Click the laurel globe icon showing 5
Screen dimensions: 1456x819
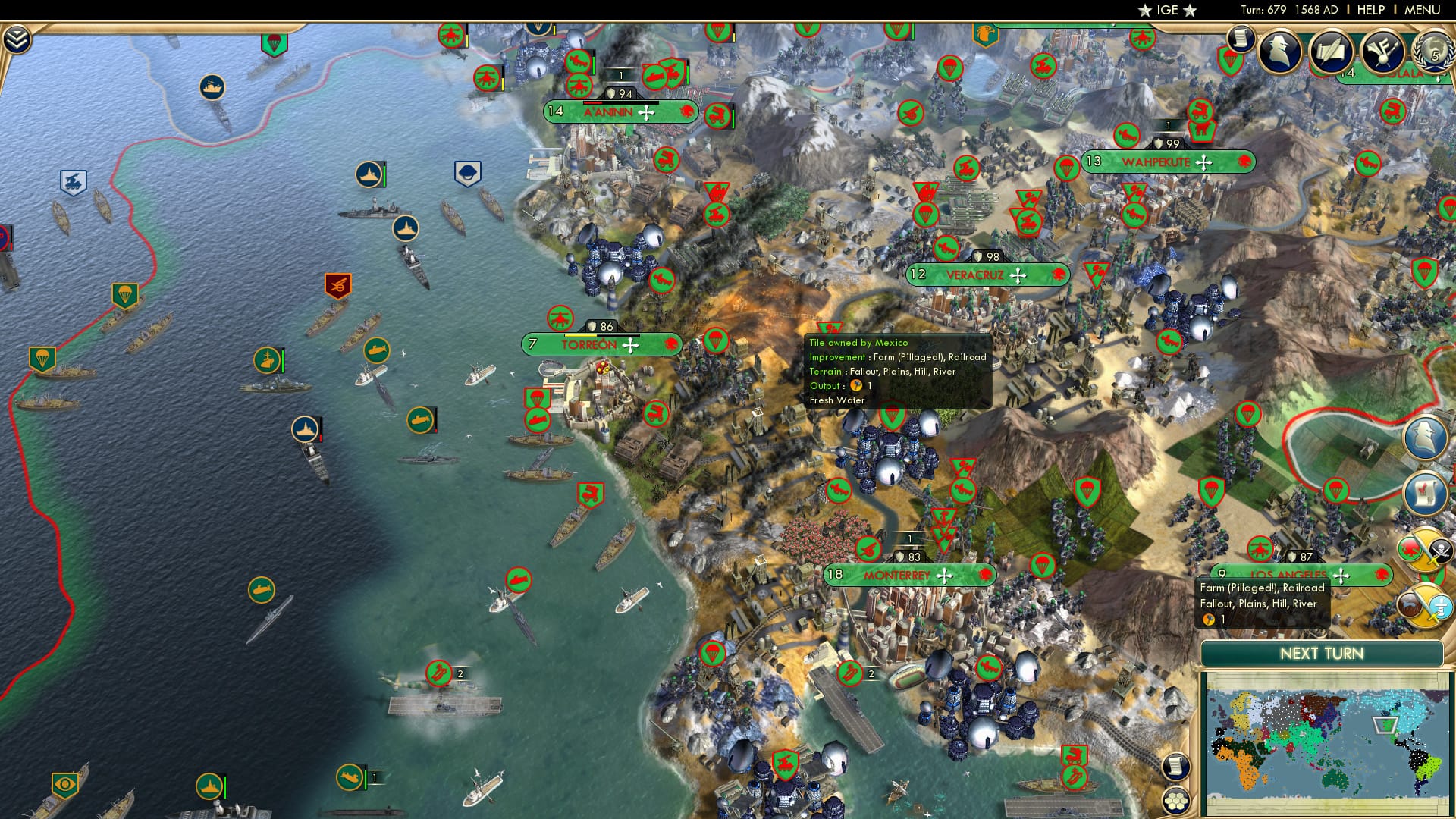[x=1433, y=53]
